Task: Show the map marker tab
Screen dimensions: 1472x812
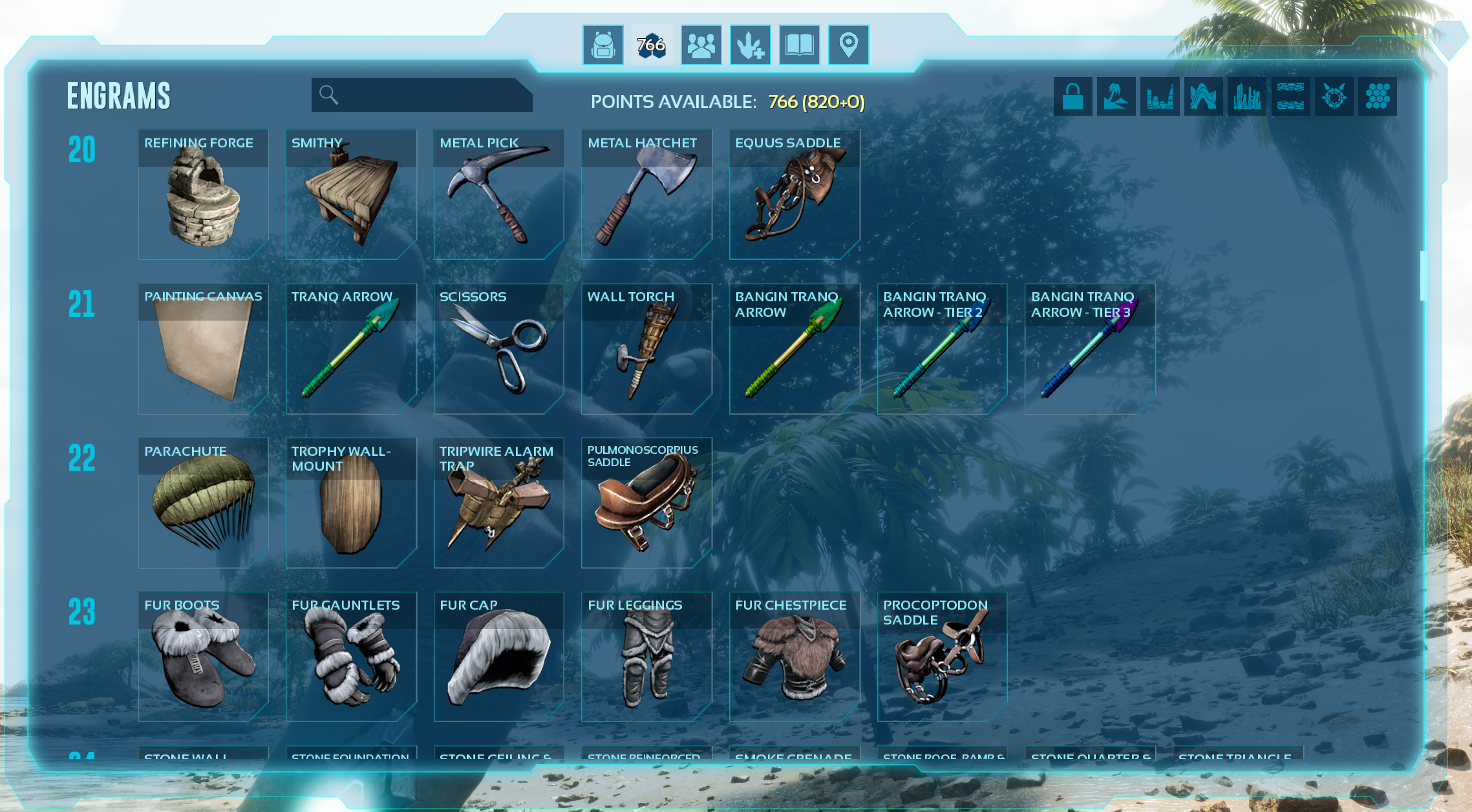Action: click(848, 45)
